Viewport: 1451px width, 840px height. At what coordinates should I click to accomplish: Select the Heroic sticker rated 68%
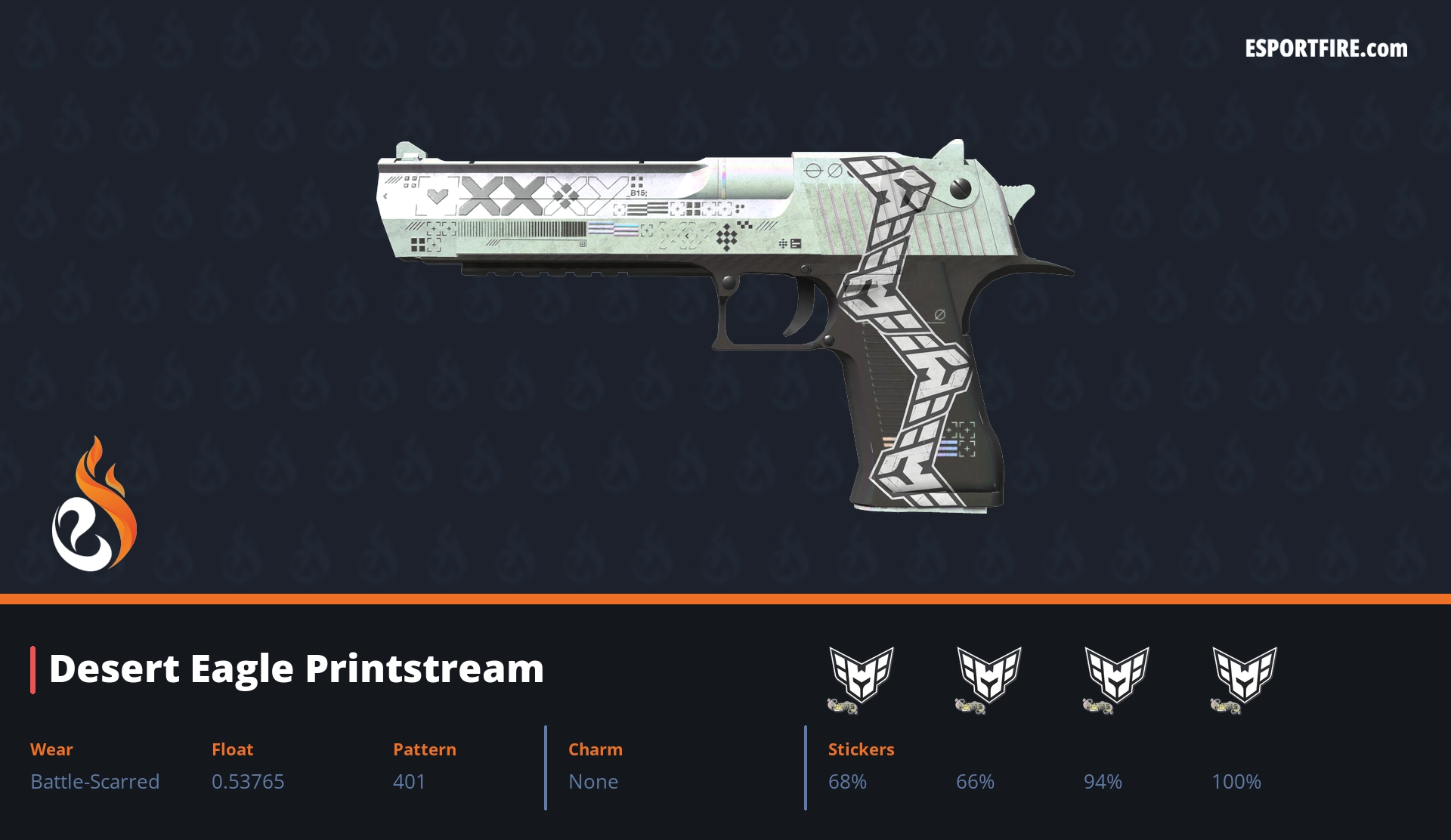pos(861,678)
